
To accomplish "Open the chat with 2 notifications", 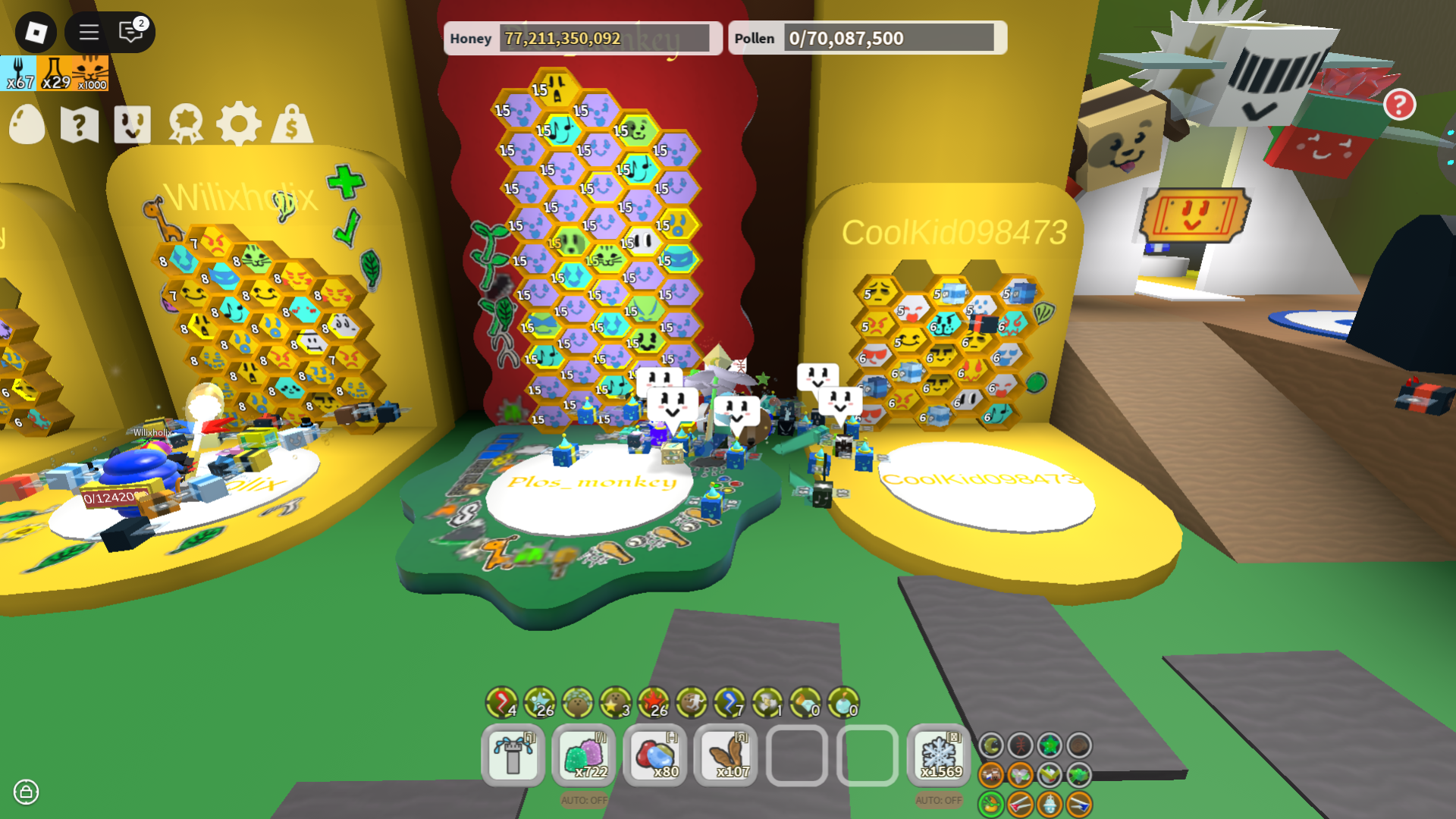I will (132, 32).
